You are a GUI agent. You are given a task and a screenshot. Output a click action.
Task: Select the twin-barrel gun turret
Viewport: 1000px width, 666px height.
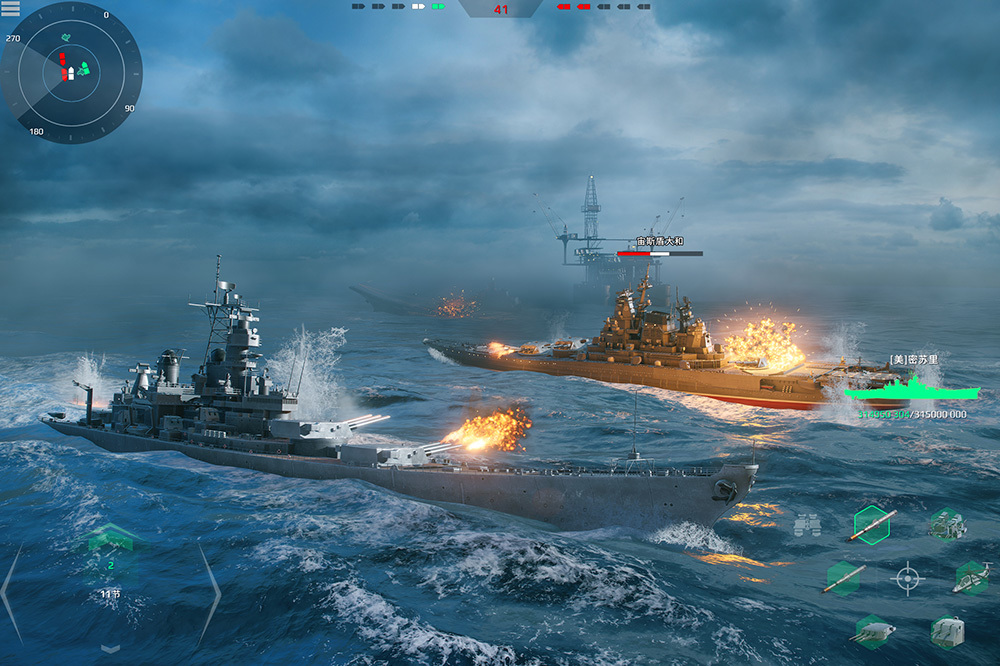946,631
